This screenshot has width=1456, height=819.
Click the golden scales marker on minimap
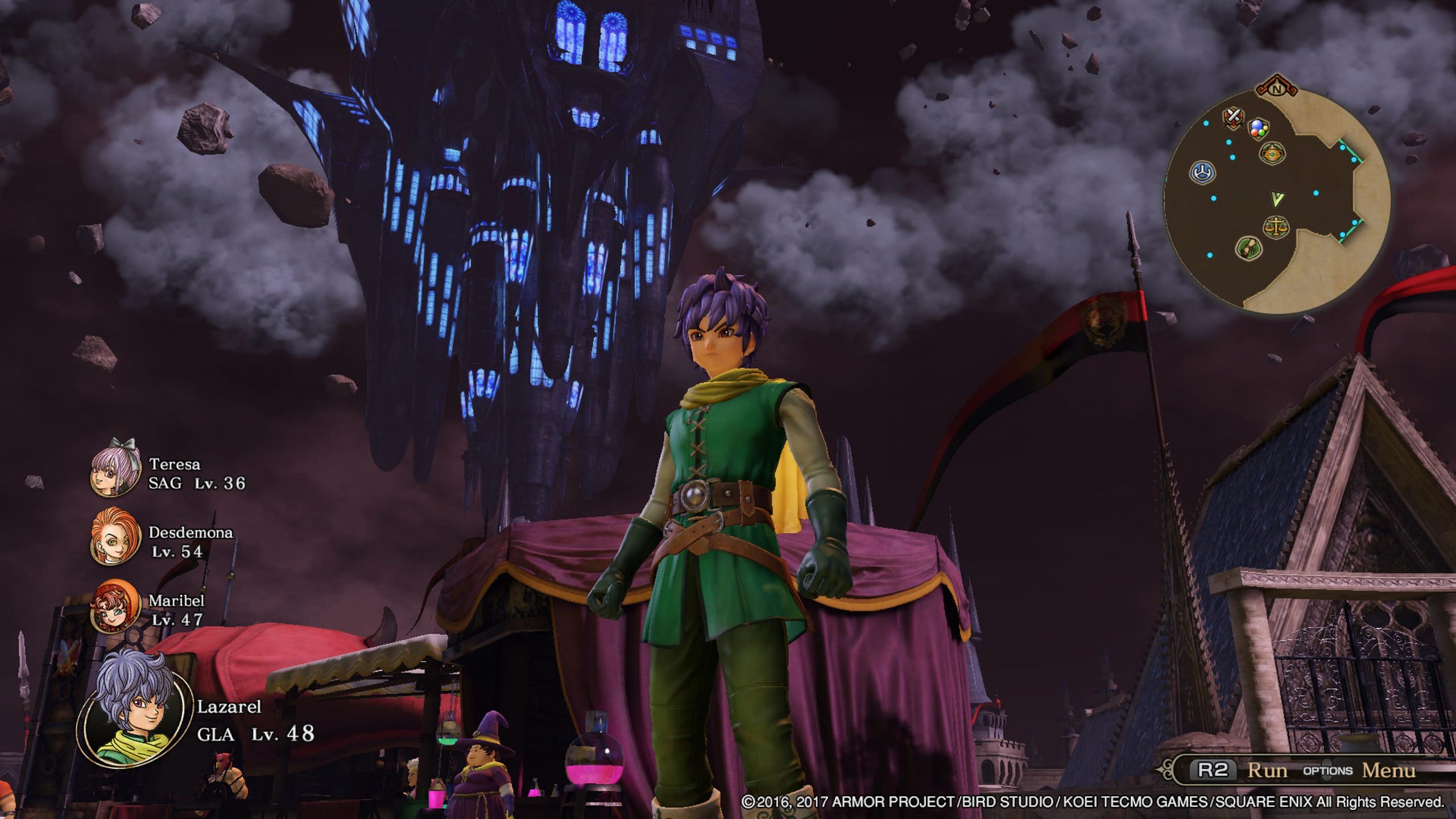tap(1276, 227)
